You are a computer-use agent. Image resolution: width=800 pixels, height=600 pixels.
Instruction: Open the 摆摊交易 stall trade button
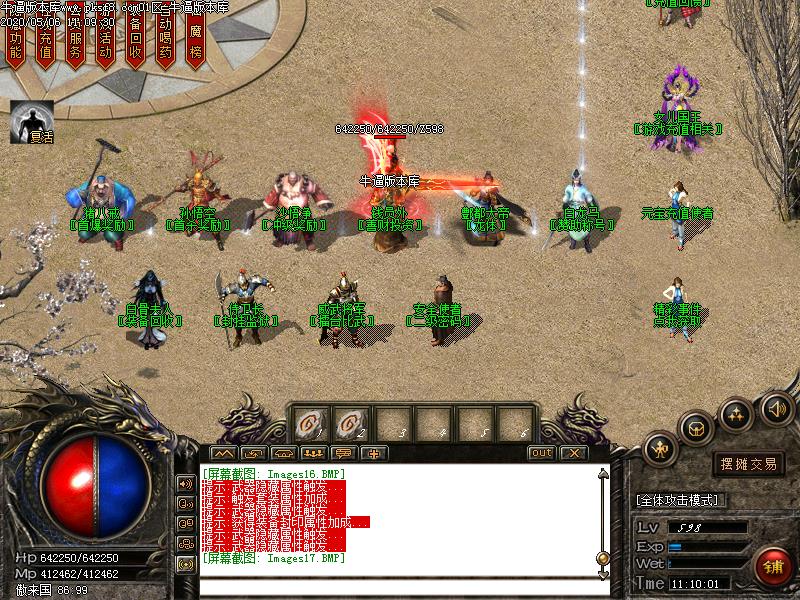coord(749,464)
